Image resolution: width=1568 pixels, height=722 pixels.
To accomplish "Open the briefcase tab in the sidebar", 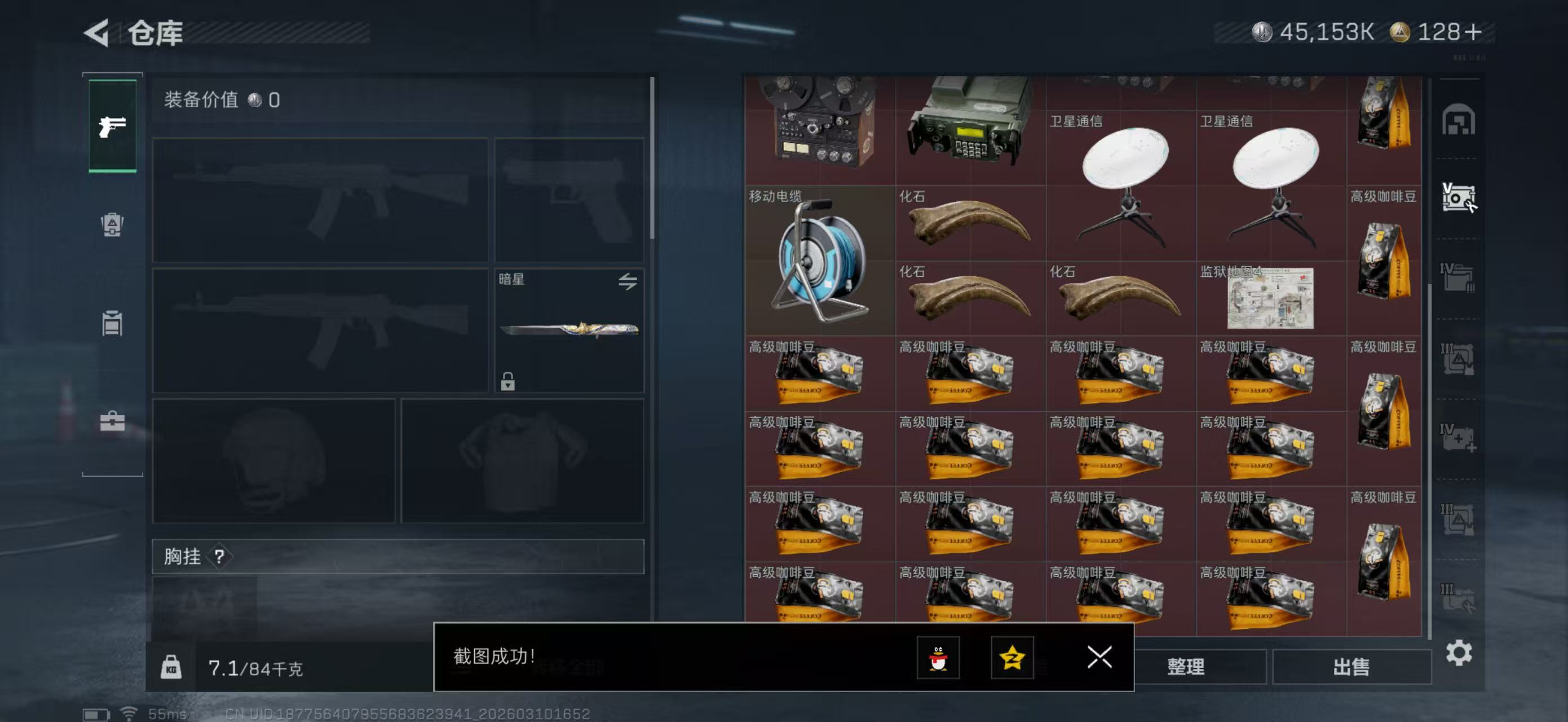I will pos(113,421).
